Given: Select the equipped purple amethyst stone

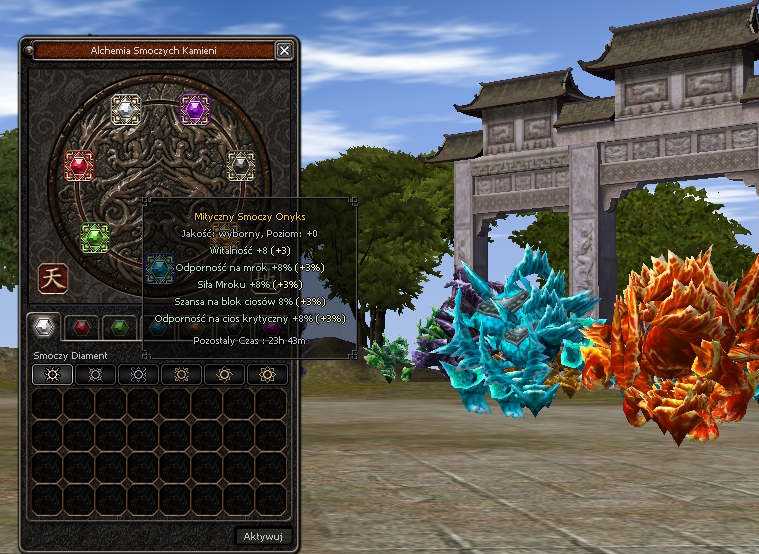Looking at the screenshot, I should tap(192, 109).
